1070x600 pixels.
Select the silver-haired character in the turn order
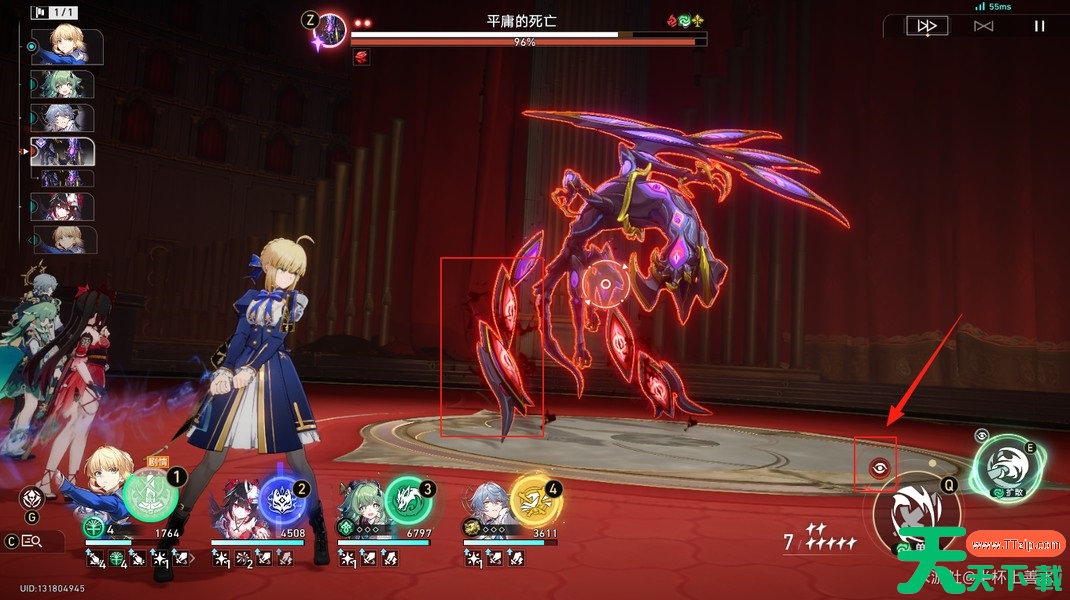pyautogui.click(x=63, y=117)
